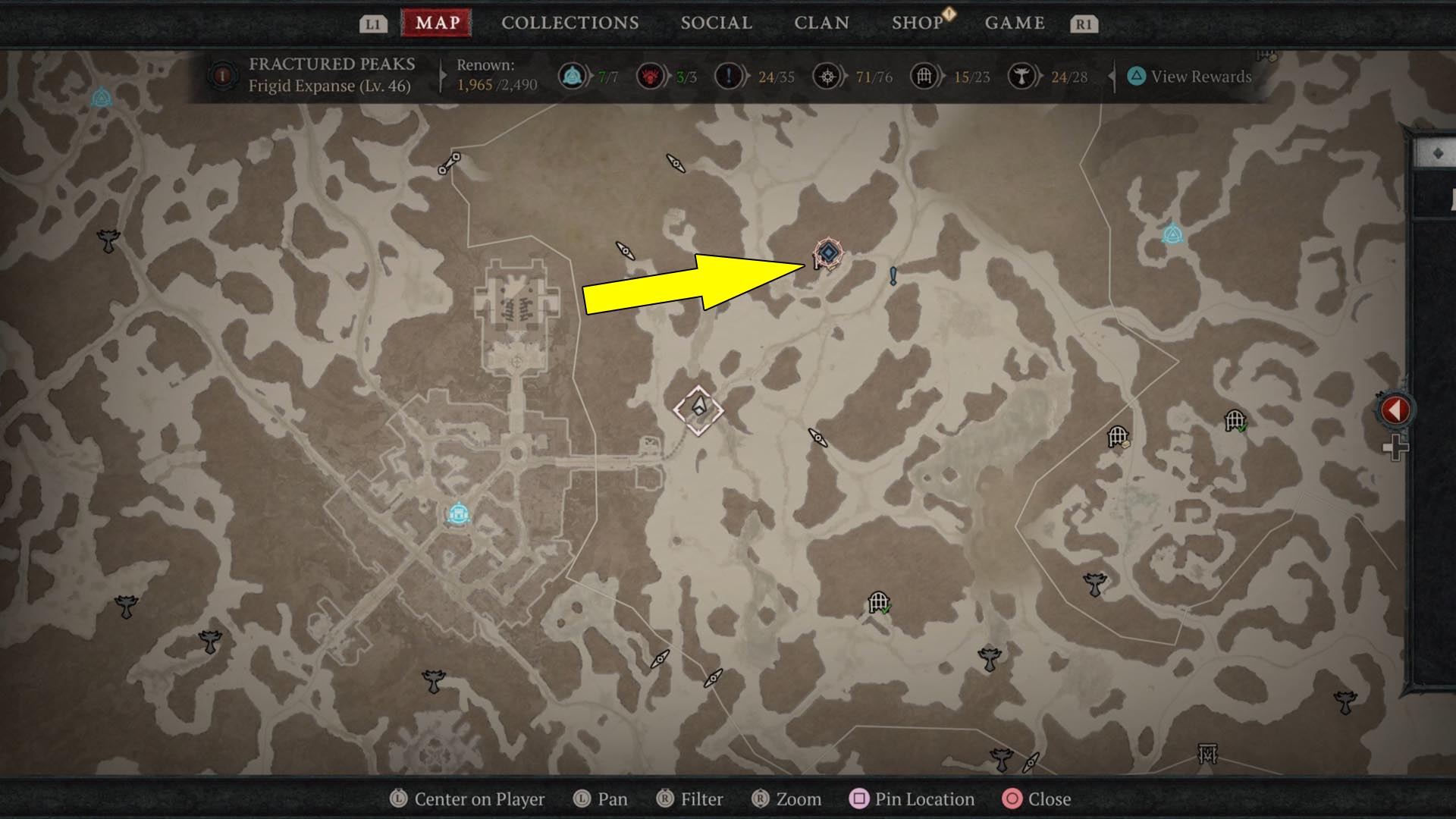Click the Fractured Peaks region info icon
Viewport: 1456px width, 819px height.
point(223,76)
